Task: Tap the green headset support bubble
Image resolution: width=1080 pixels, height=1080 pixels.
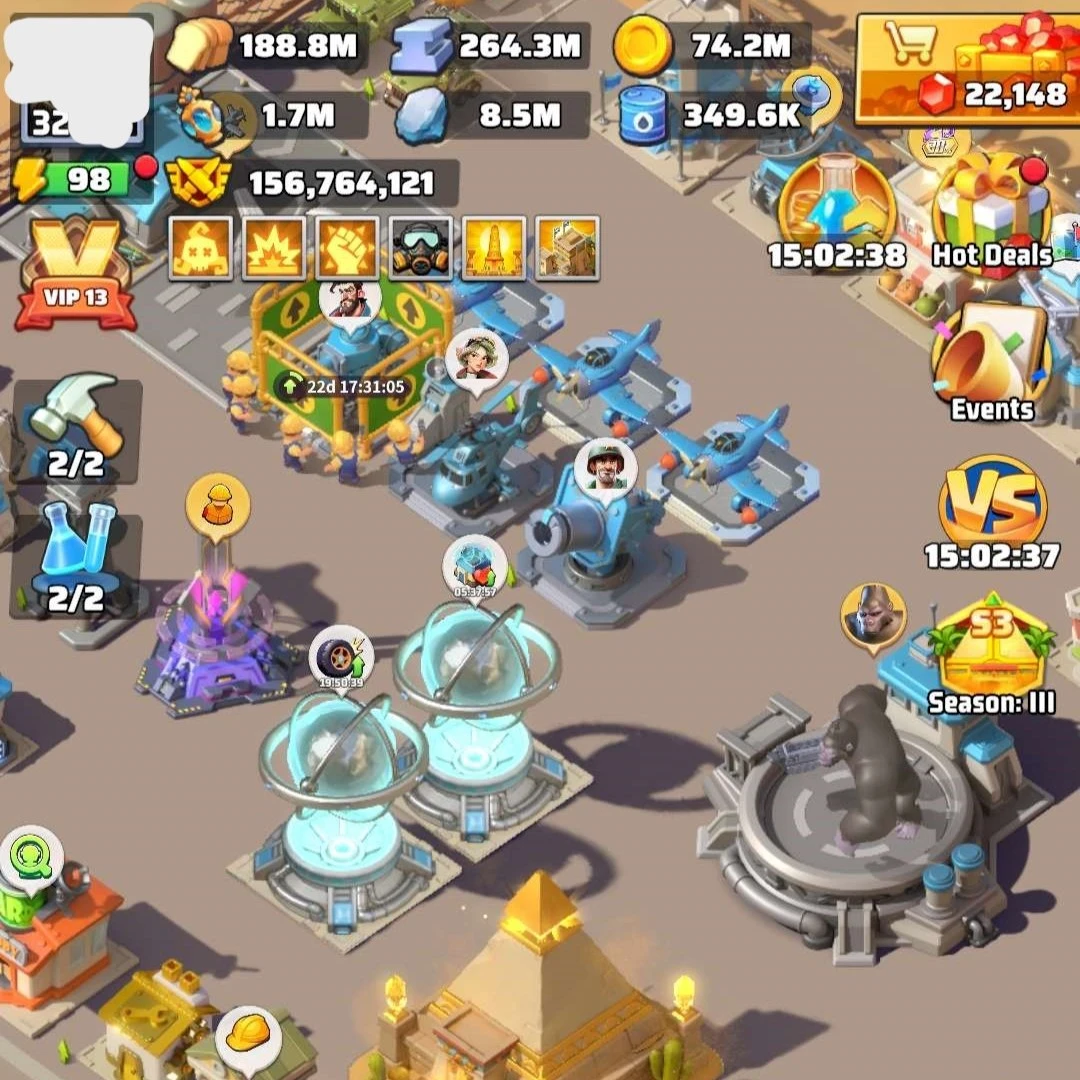Action: (32, 859)
